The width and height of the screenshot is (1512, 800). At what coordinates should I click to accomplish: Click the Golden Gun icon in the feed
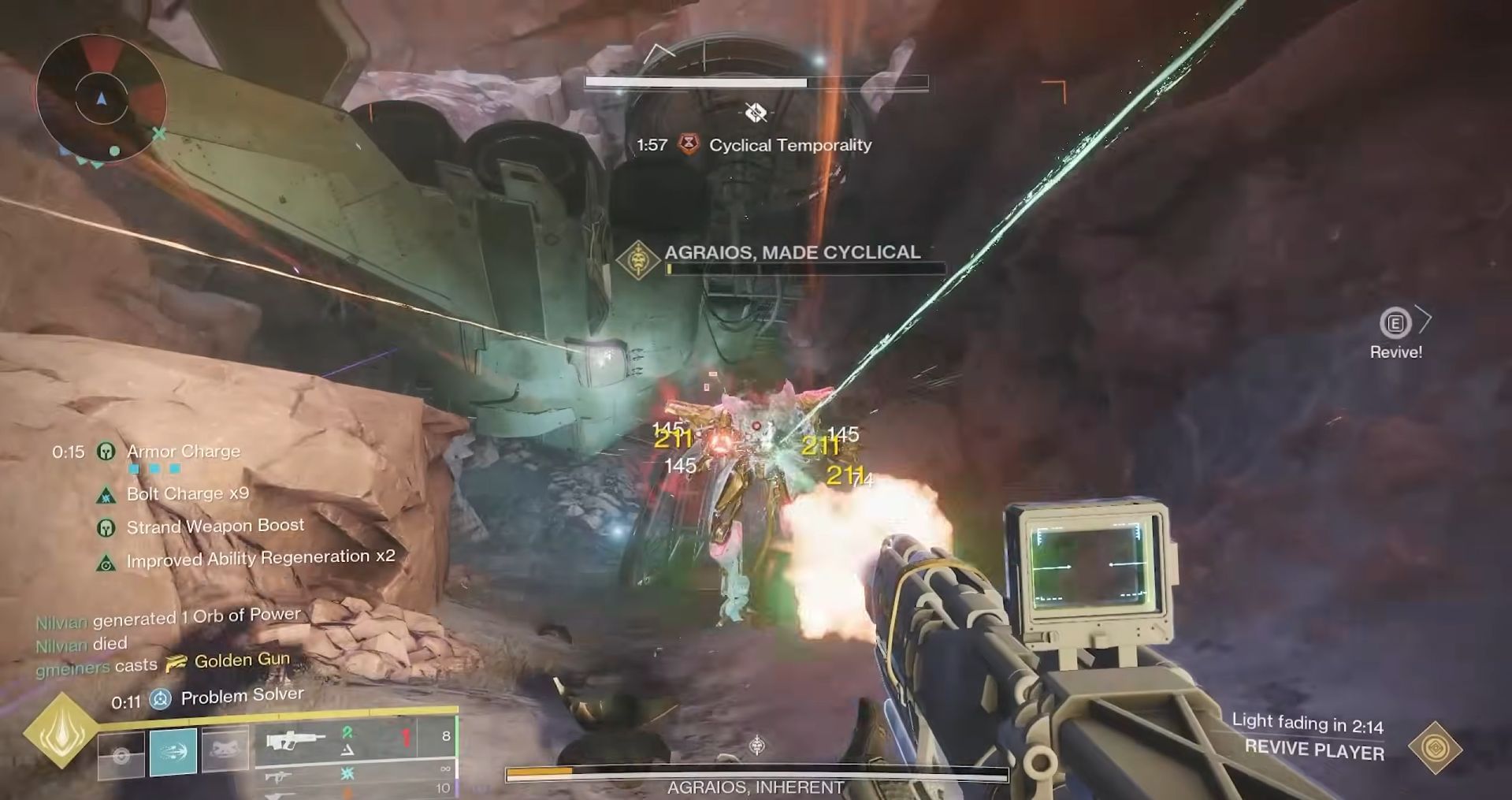click(x=176, y=662)
